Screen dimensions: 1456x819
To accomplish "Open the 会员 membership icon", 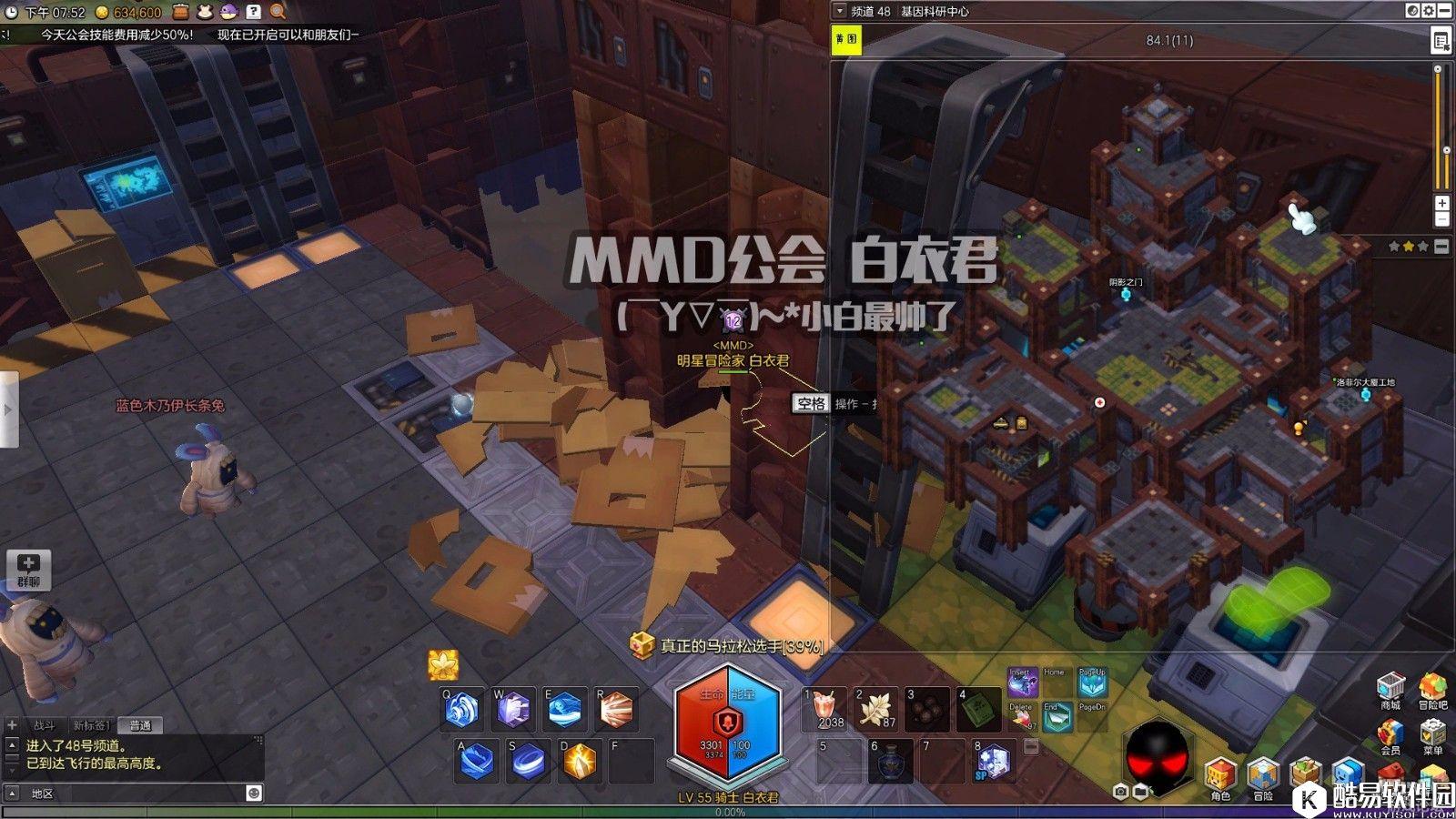I will click(x=1390, y=733).
